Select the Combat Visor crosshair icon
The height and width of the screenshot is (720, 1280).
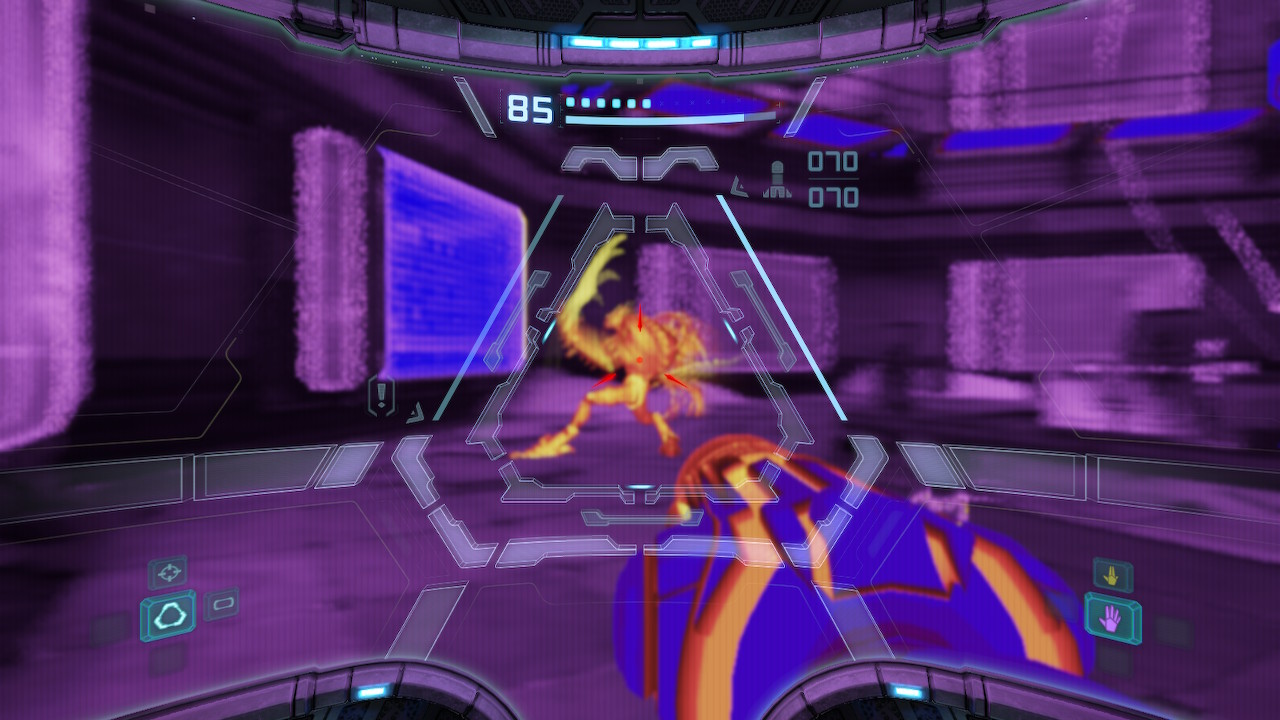tap(168, 572)
